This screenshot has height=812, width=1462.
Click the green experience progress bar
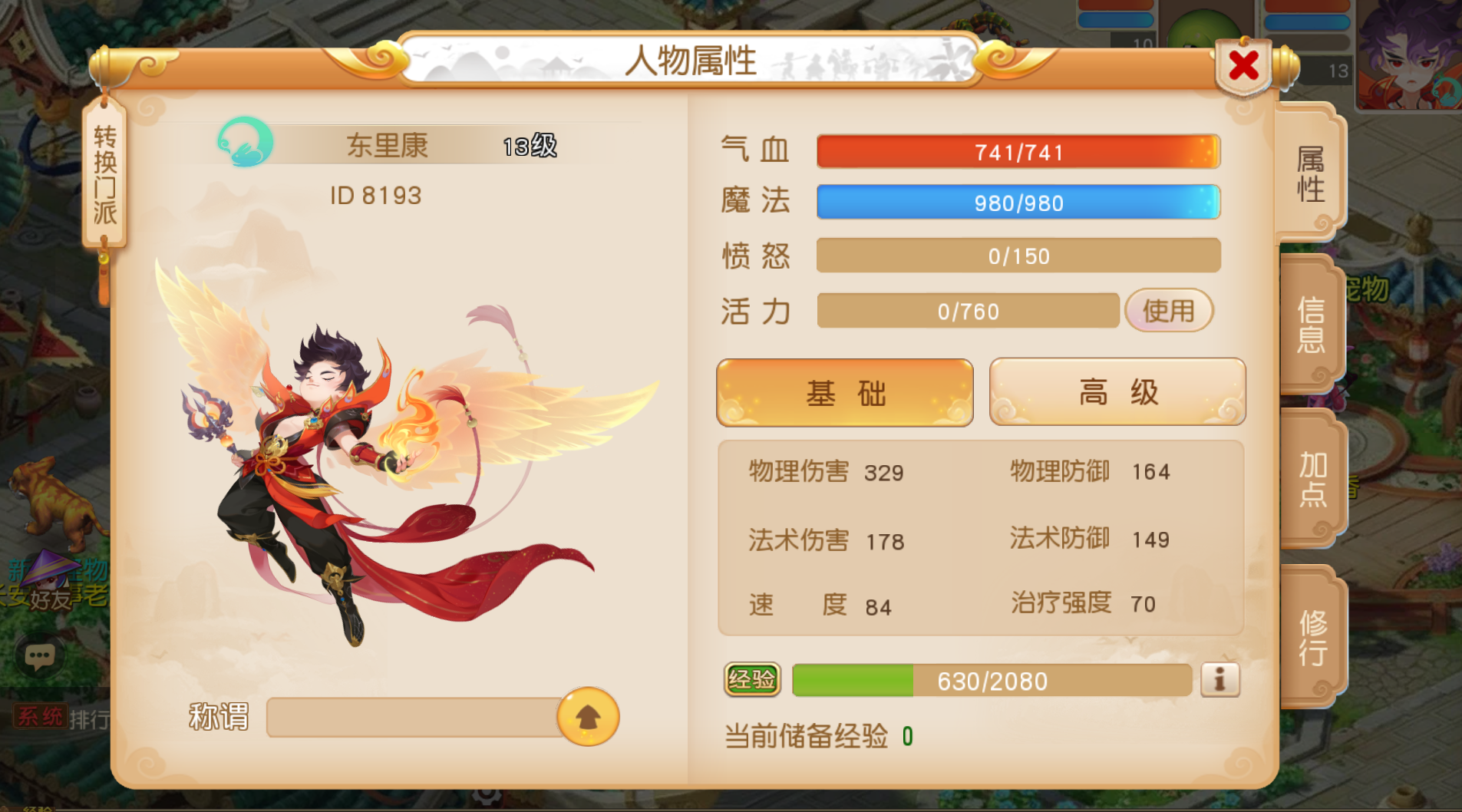(x=852, y=680)
